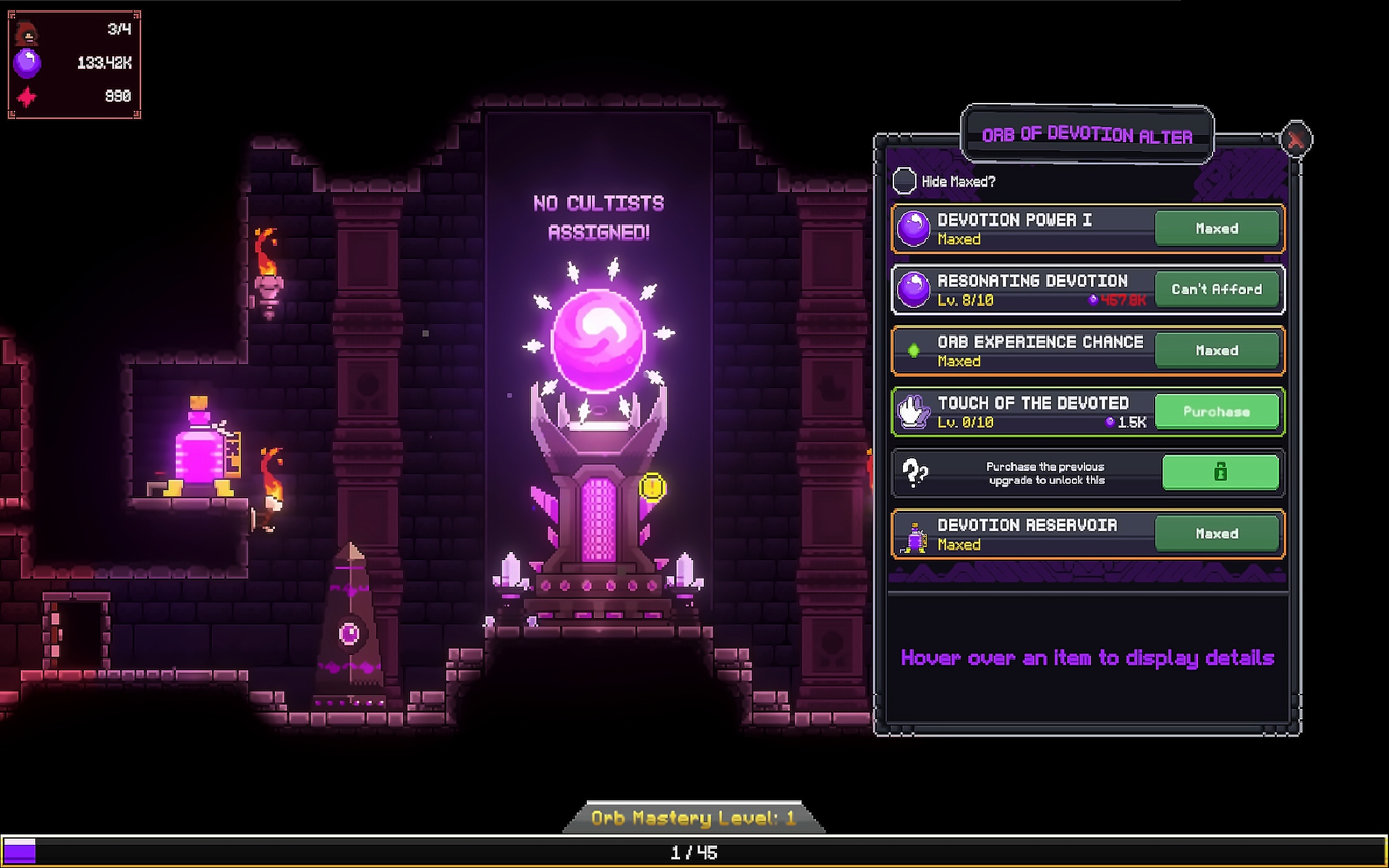
Task: Close the Orb of Devotion Alter panel
Action: (x=1296, y=139)
